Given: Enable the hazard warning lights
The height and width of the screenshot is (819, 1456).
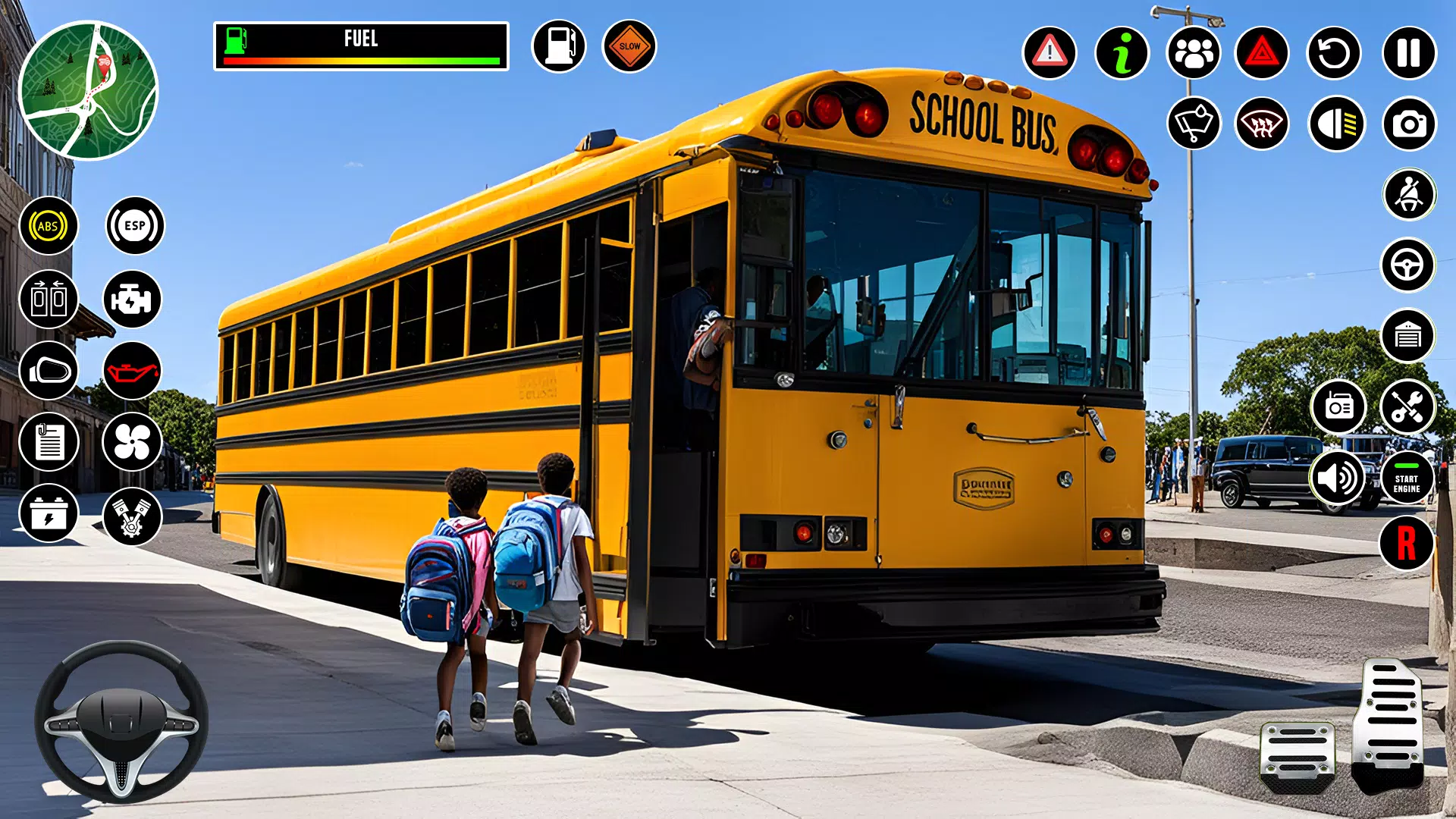Looking at the screenshot, I should 1265,53.
